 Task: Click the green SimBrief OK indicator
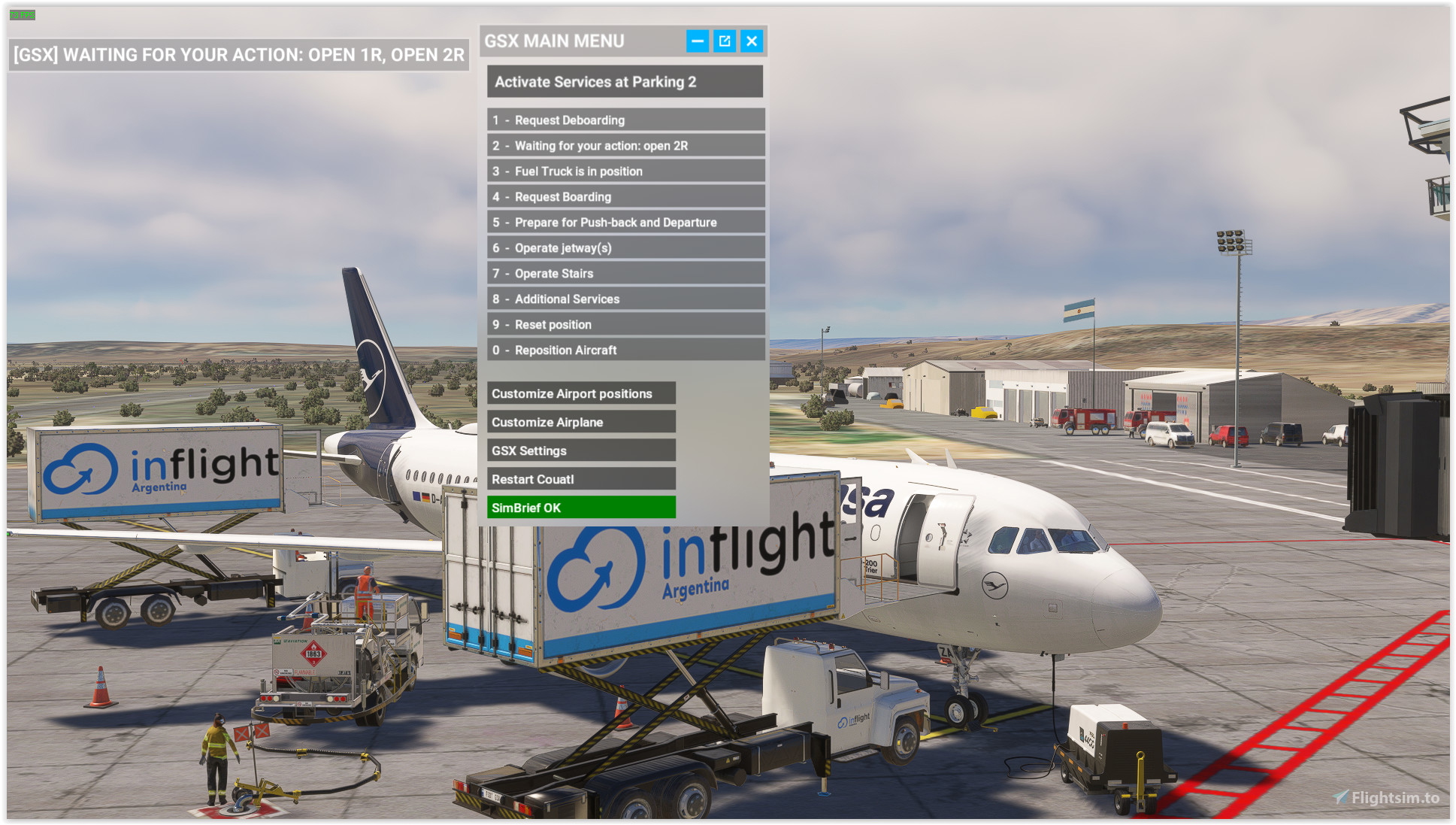tap(581, 508)
